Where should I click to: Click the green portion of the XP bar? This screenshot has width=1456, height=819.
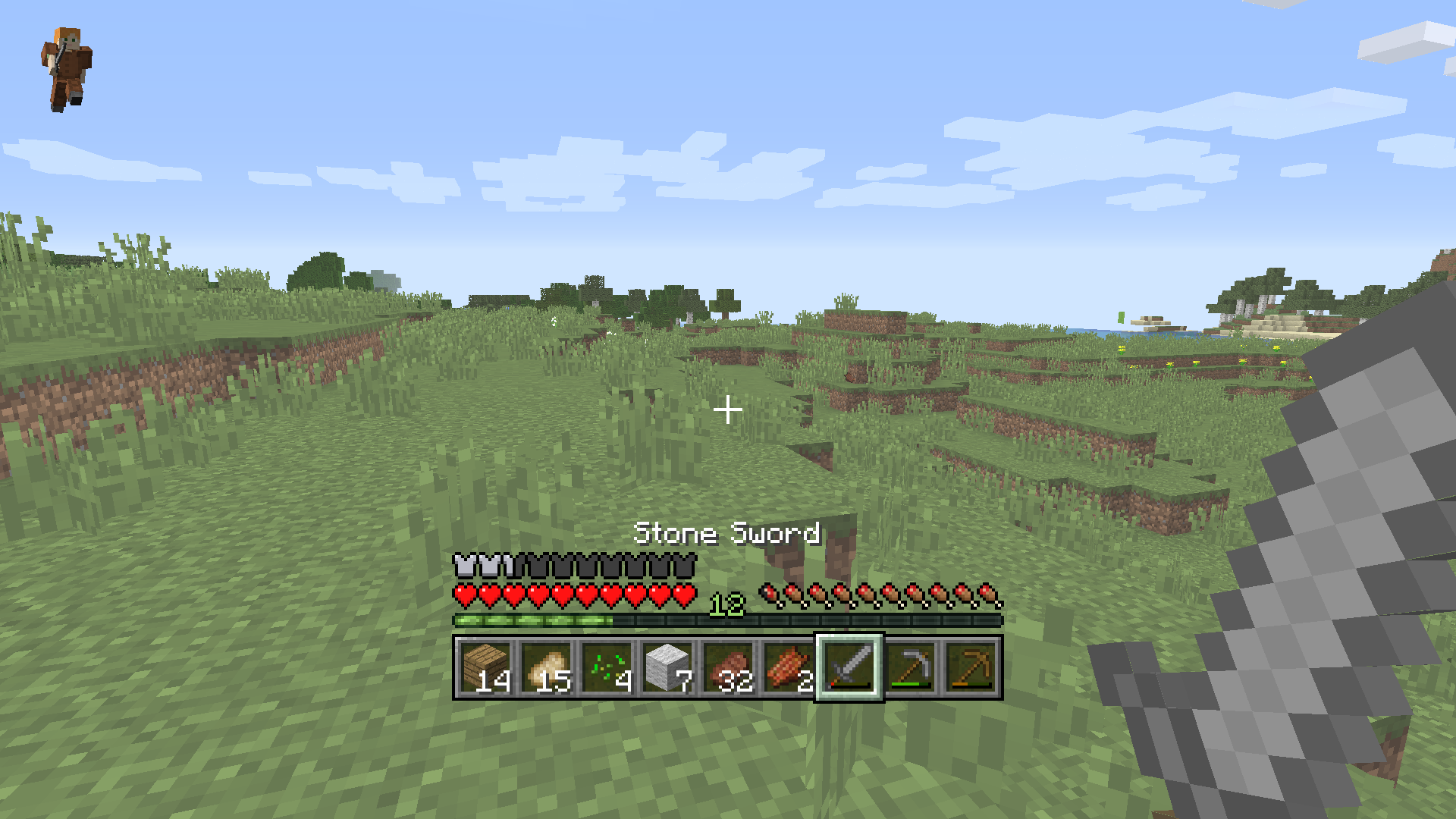pyautogui.click(x=531, y=620)
